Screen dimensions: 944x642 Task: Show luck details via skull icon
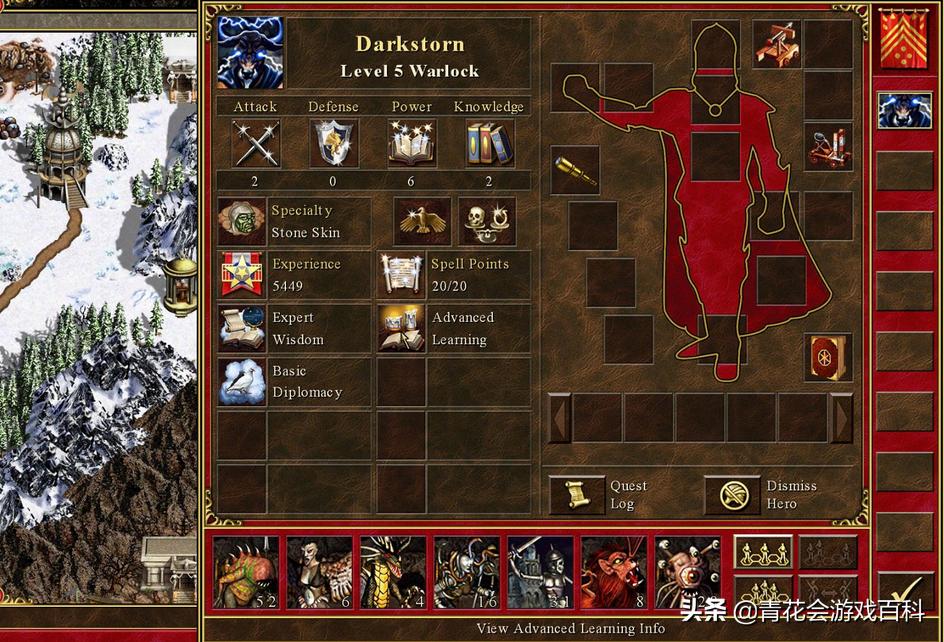pyautogui.click(x=488, y=221)
